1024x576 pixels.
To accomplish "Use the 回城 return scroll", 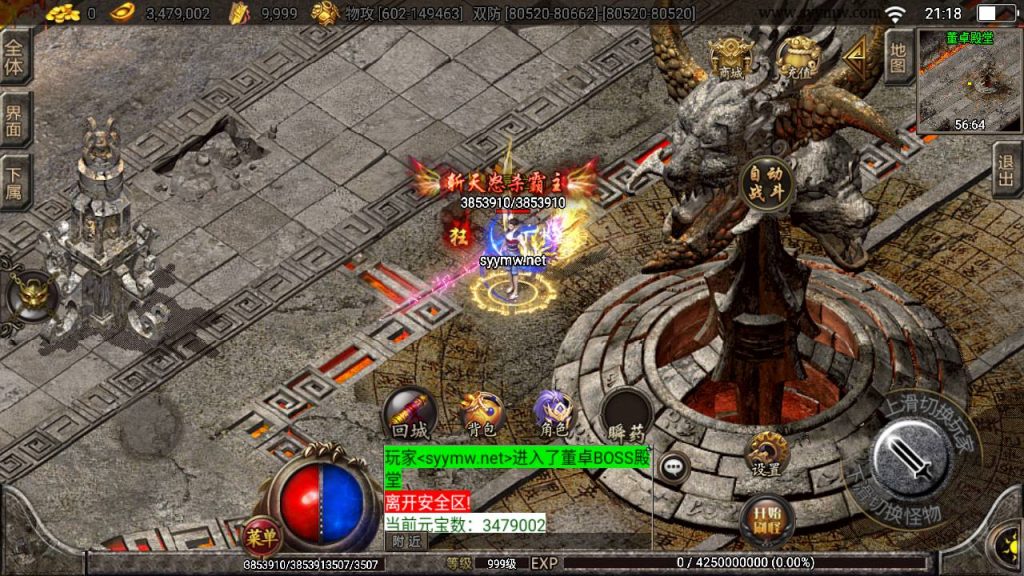I will click(409, 412).
